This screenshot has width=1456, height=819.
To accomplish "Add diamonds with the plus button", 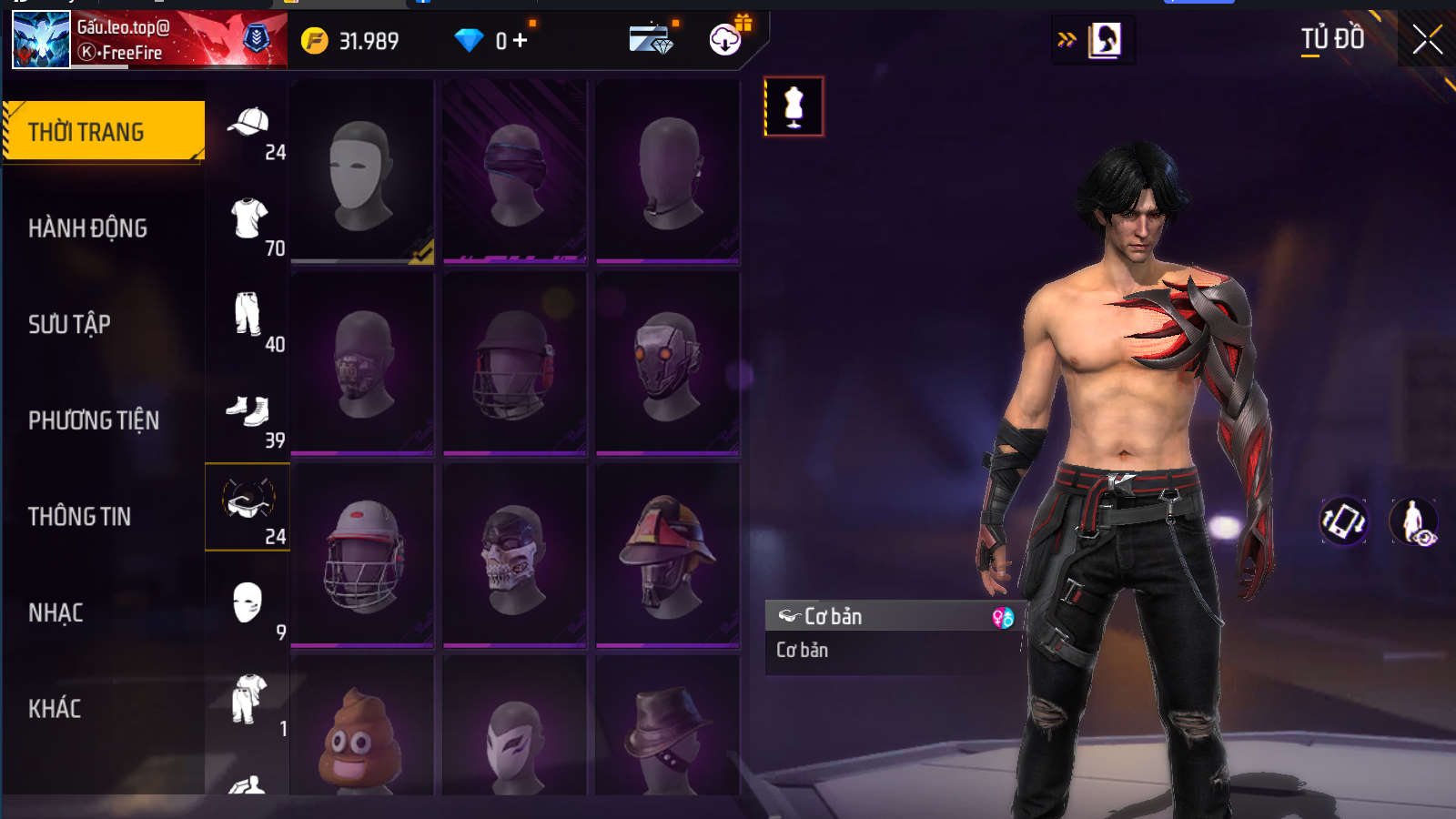I will pos(521,40).
